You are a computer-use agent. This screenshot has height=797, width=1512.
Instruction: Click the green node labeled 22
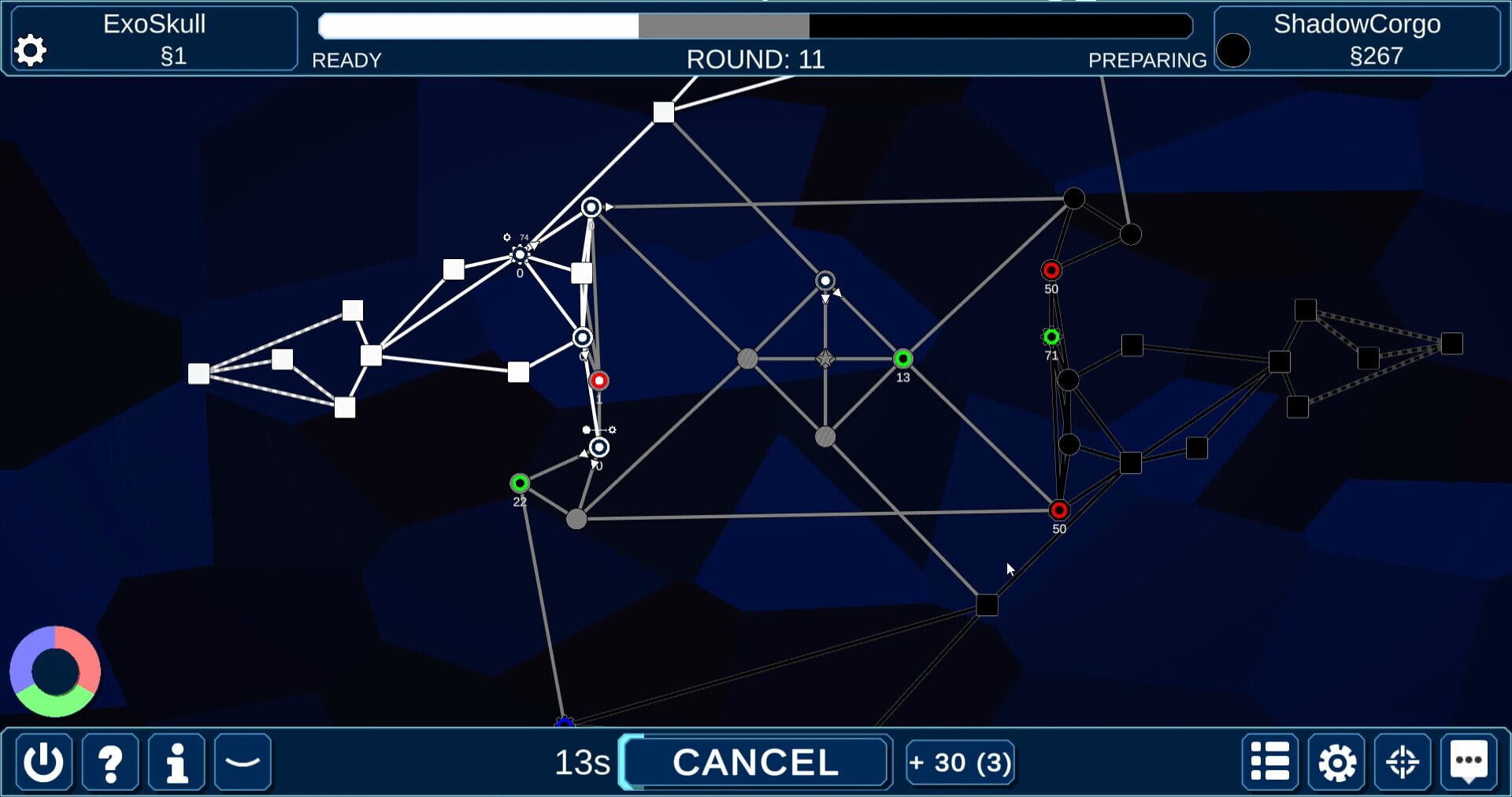coord(519,481)
